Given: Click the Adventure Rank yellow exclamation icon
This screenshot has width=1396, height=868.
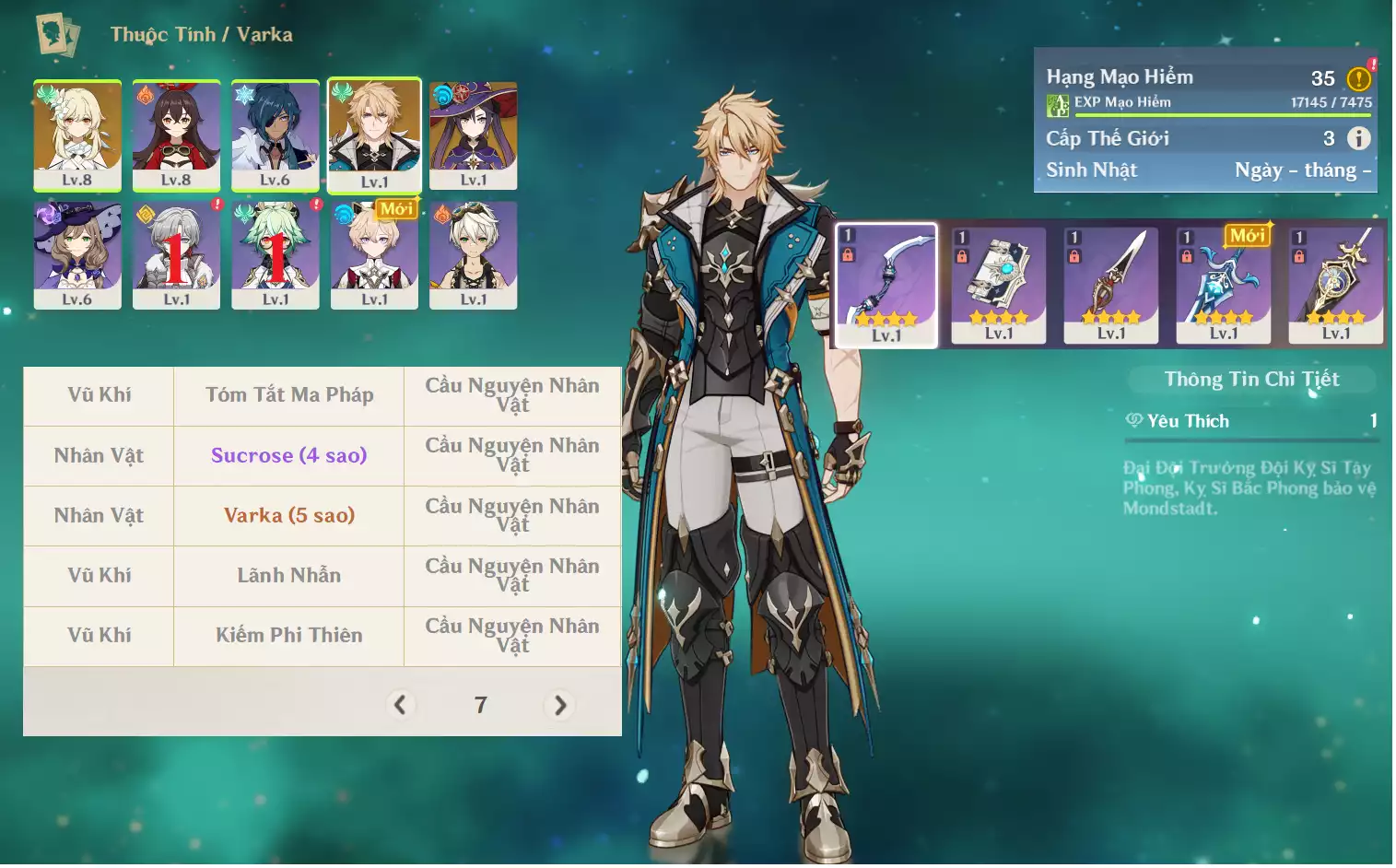Looking at the screenshot, I should click(1359, 79).
